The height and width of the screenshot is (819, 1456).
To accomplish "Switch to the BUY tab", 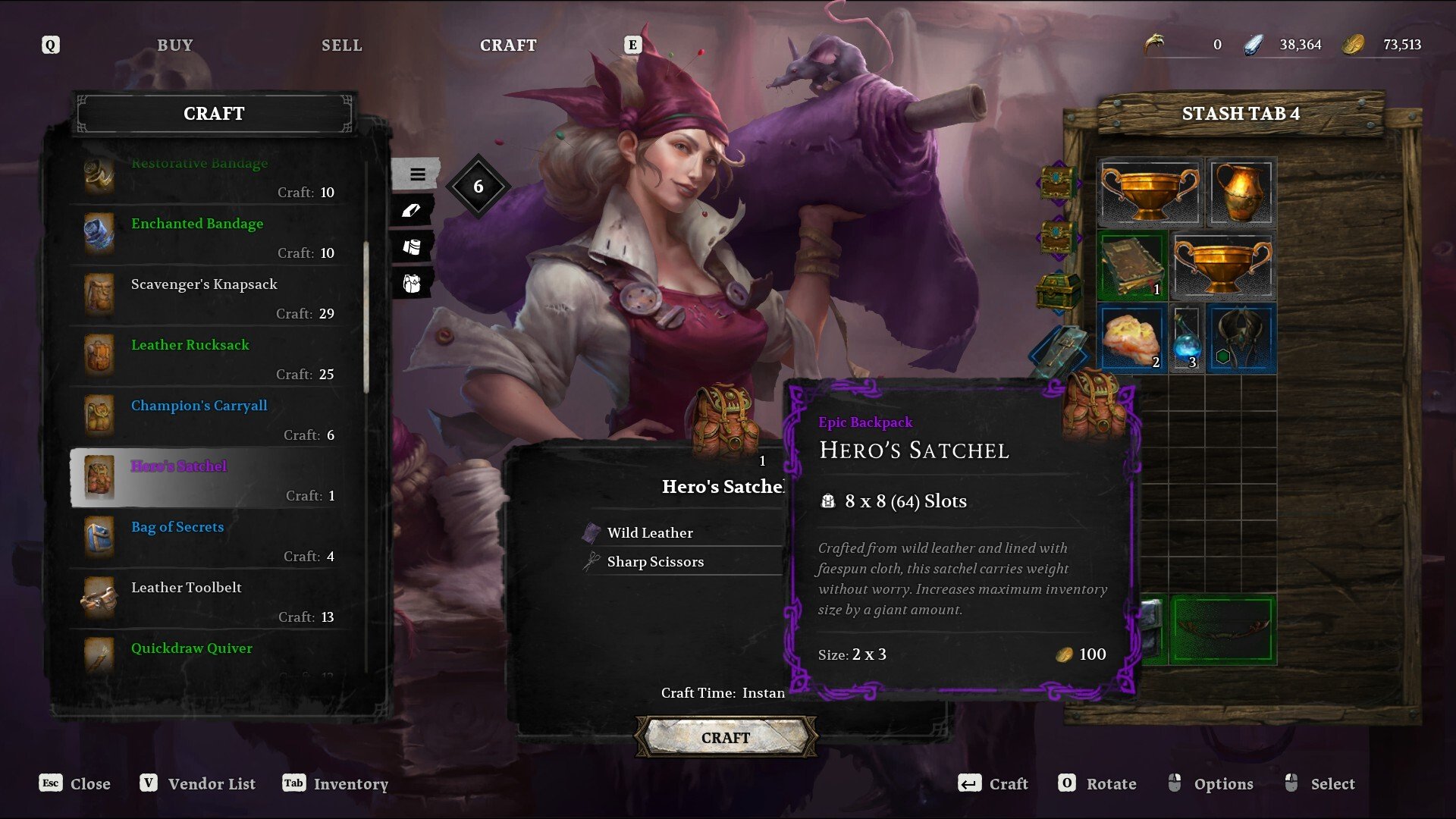I will pyautogui.click(x=175, y=45).
